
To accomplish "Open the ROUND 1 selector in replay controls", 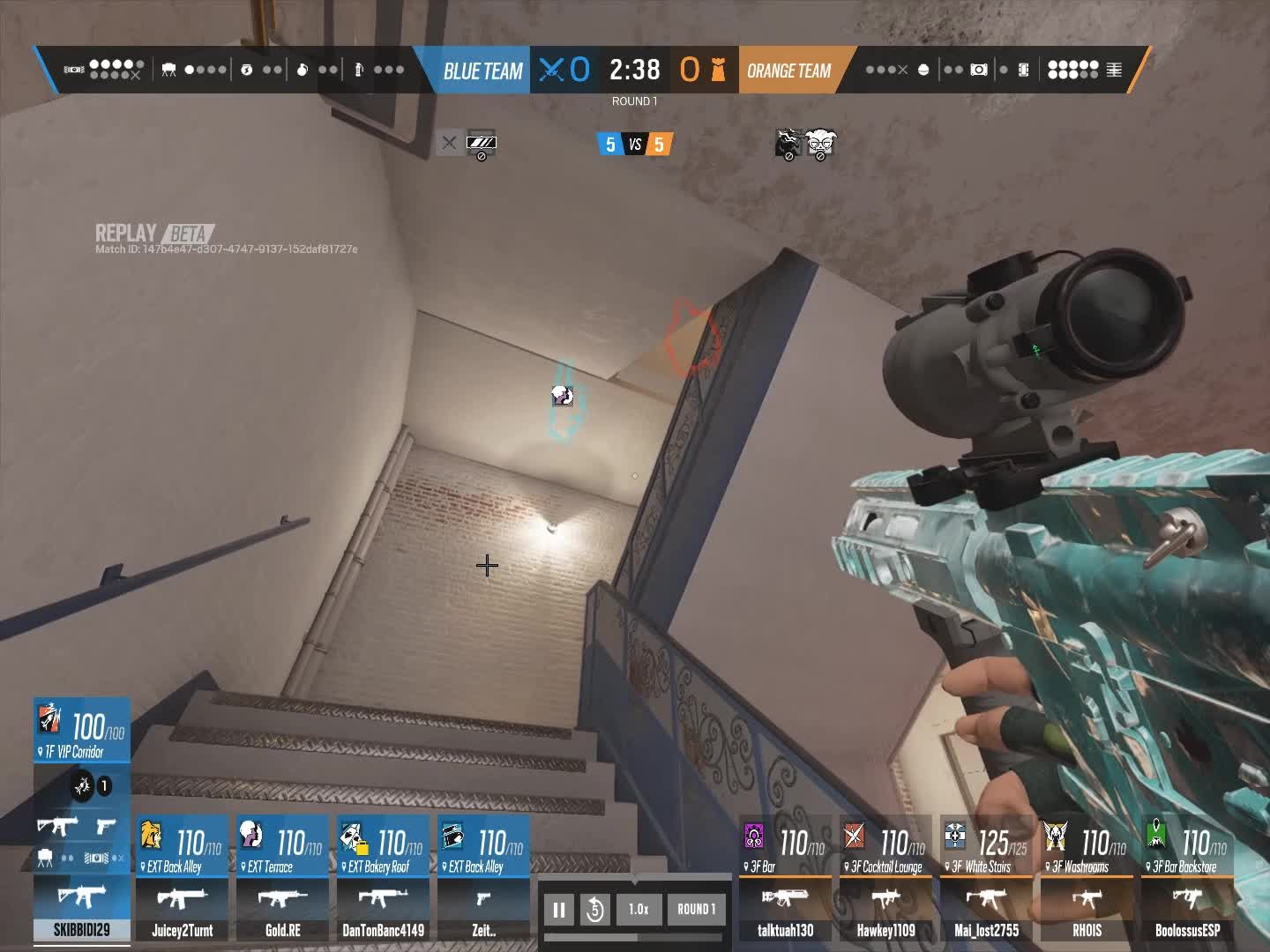I will pos(696,910).
